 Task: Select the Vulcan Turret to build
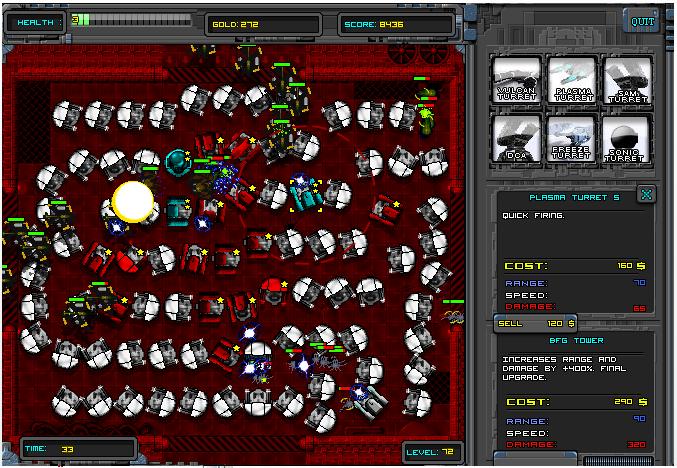(x=517, y=79)
